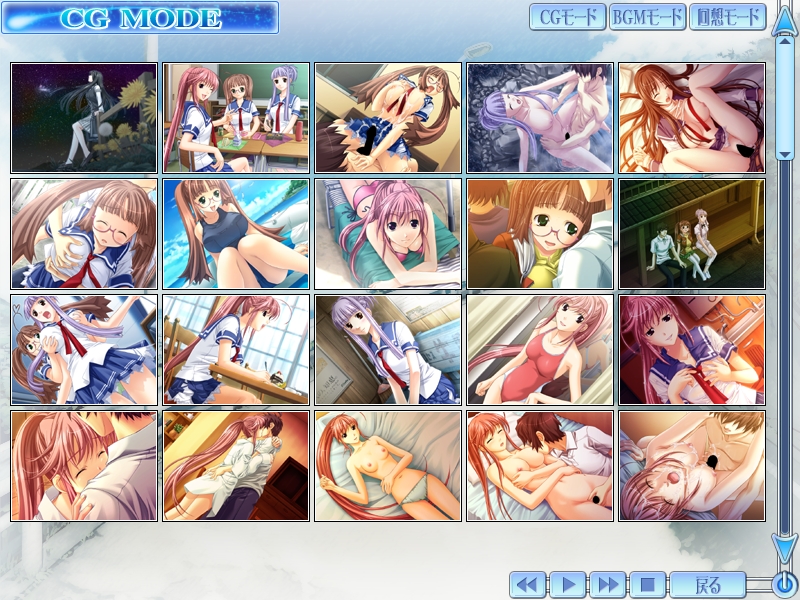Click the scroll up arrow
Viewport: 800px width, 600px height.
pyautogui.click(x=783, y=22)
